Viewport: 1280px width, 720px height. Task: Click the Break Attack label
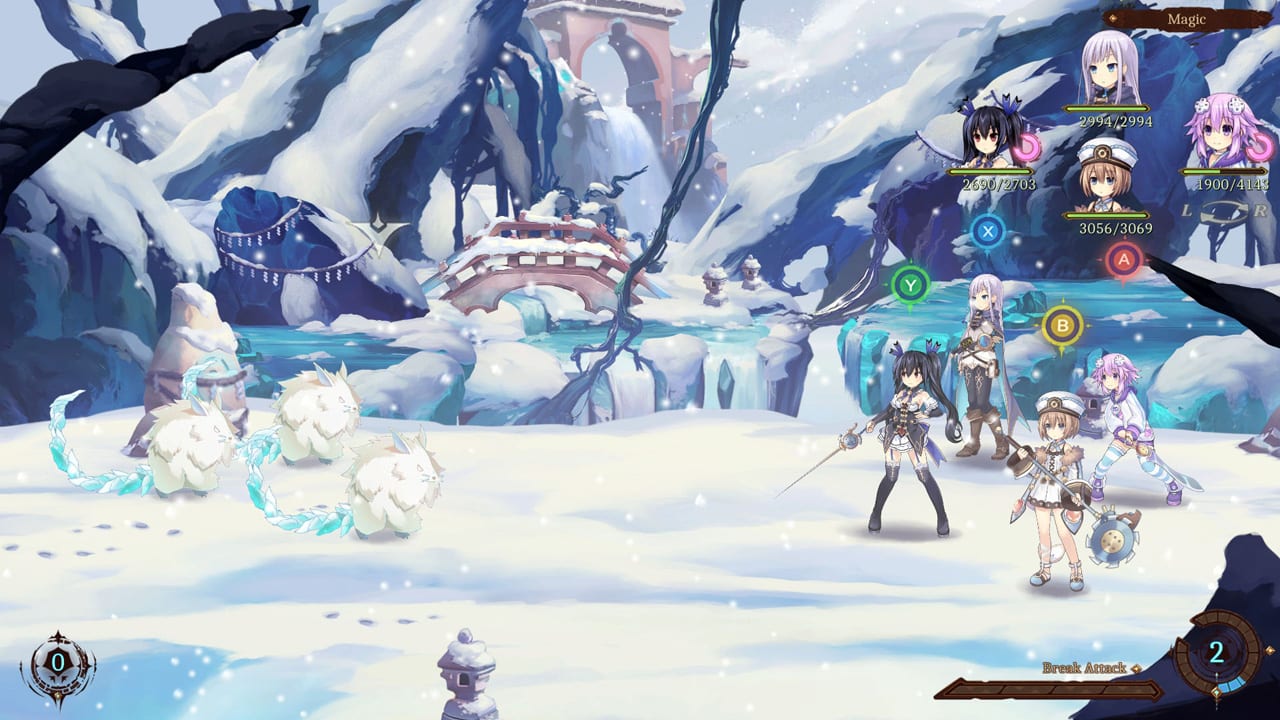(1082, 667)
